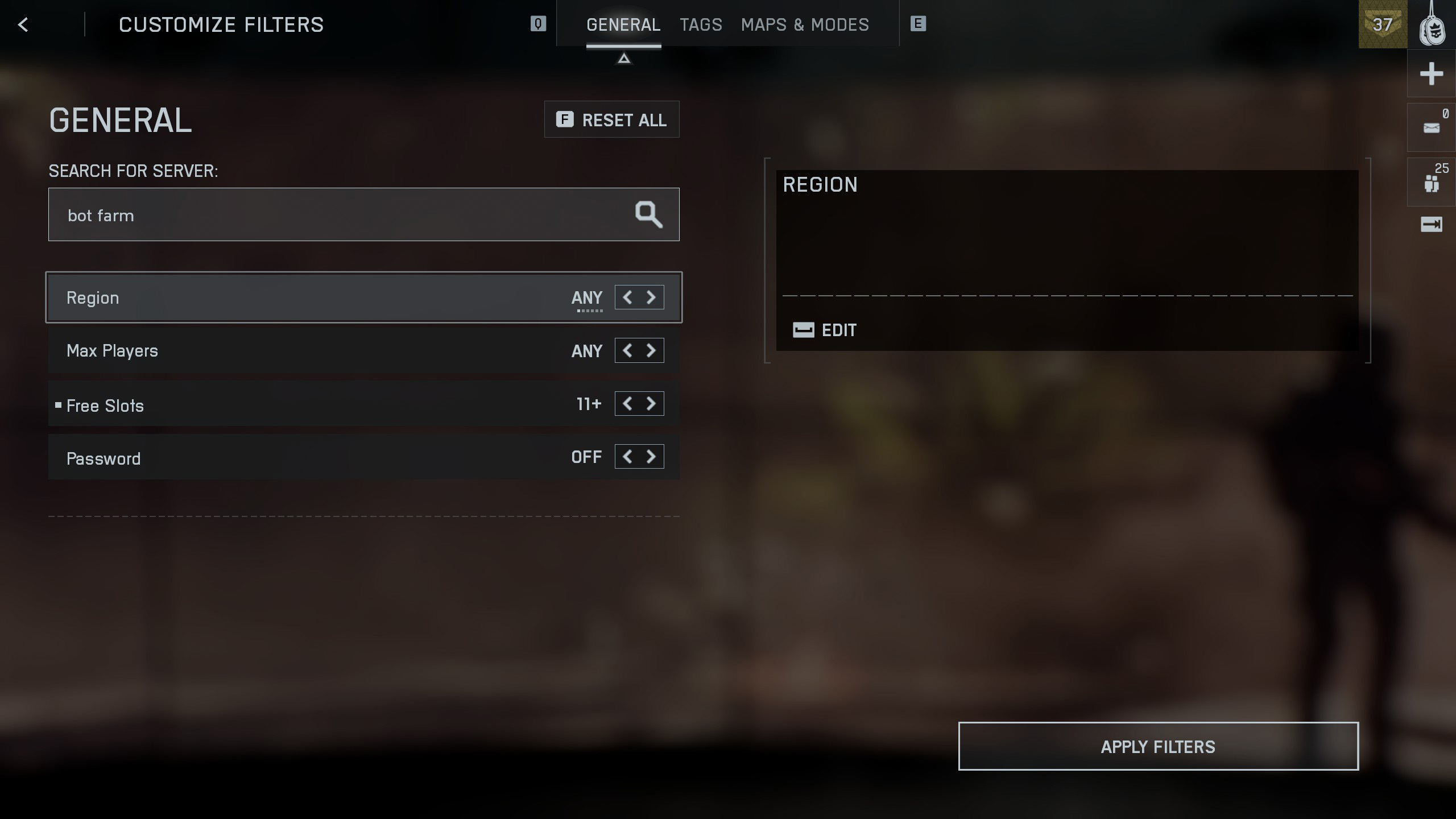Open the Maps & Modes tab

[x=805, y=24]
